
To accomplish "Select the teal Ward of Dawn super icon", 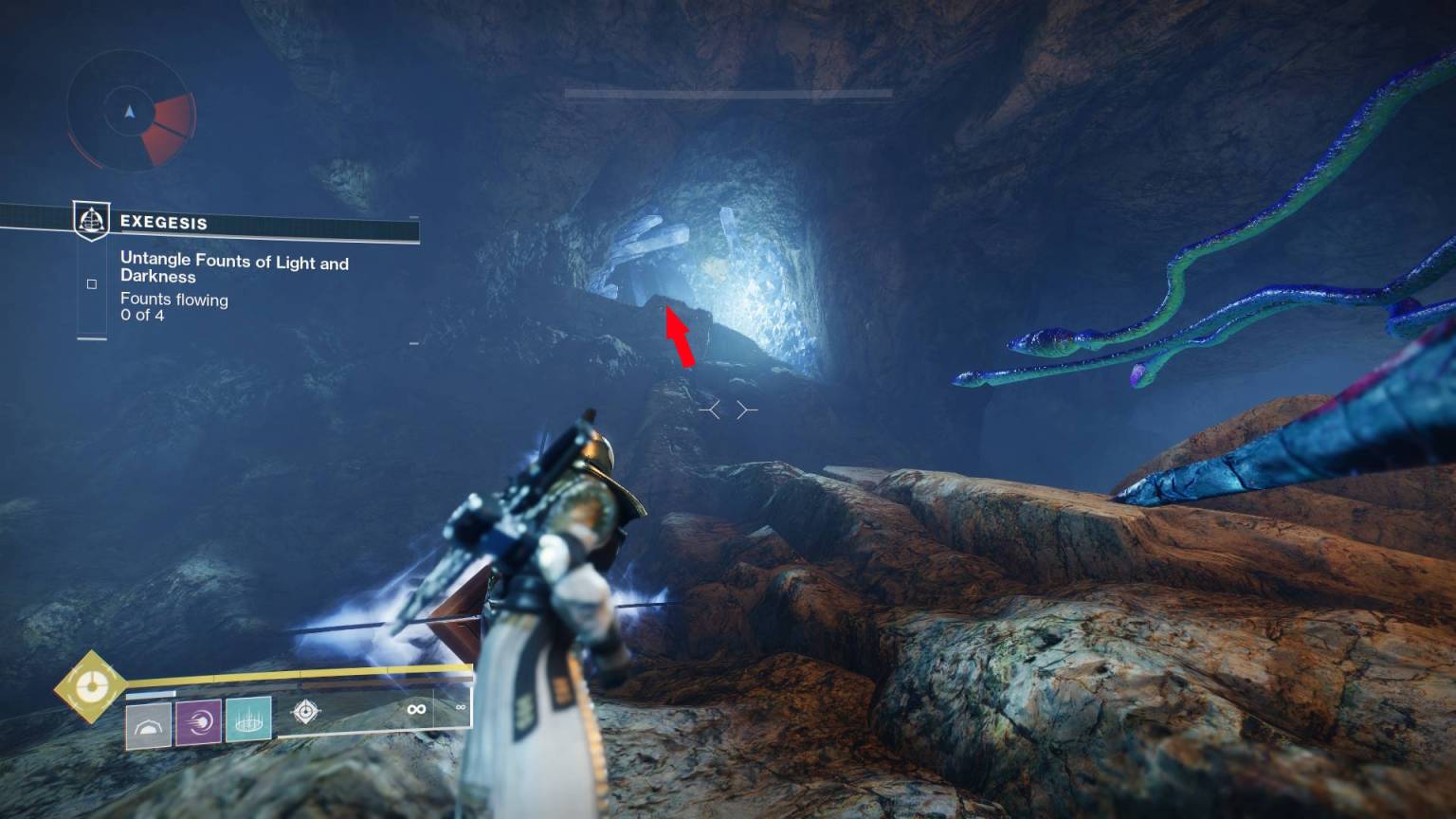I will pyautogui.click(x=247, y=720).
